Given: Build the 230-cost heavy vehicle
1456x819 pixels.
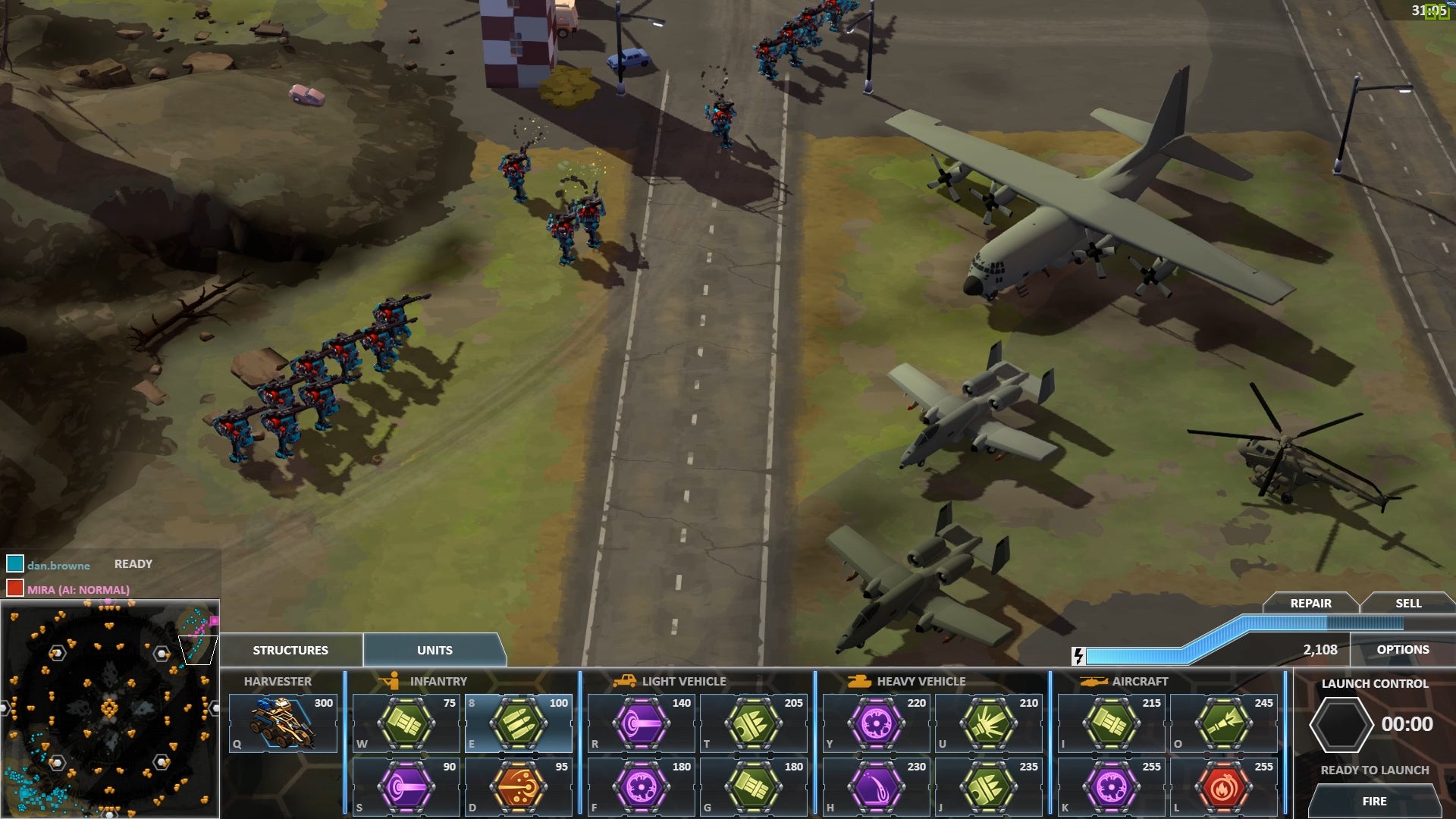Looking at the screenshot, I should 877,787.
